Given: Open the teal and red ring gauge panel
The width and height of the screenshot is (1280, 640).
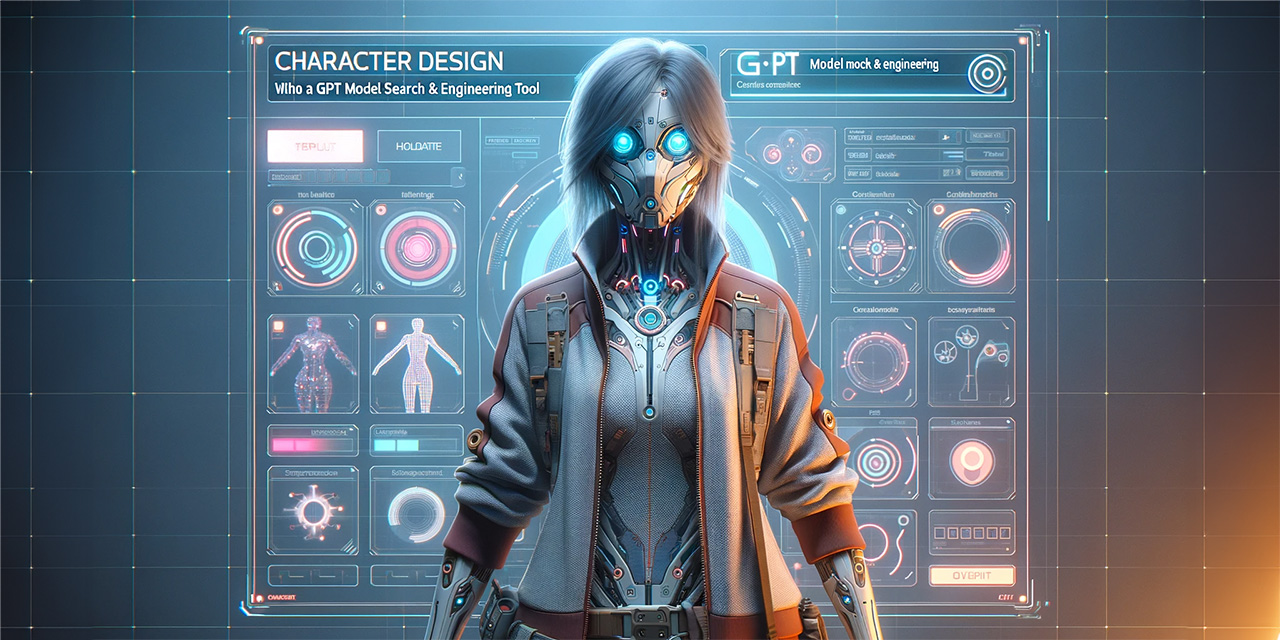Looking at the screenshot, I should point(314,245).
